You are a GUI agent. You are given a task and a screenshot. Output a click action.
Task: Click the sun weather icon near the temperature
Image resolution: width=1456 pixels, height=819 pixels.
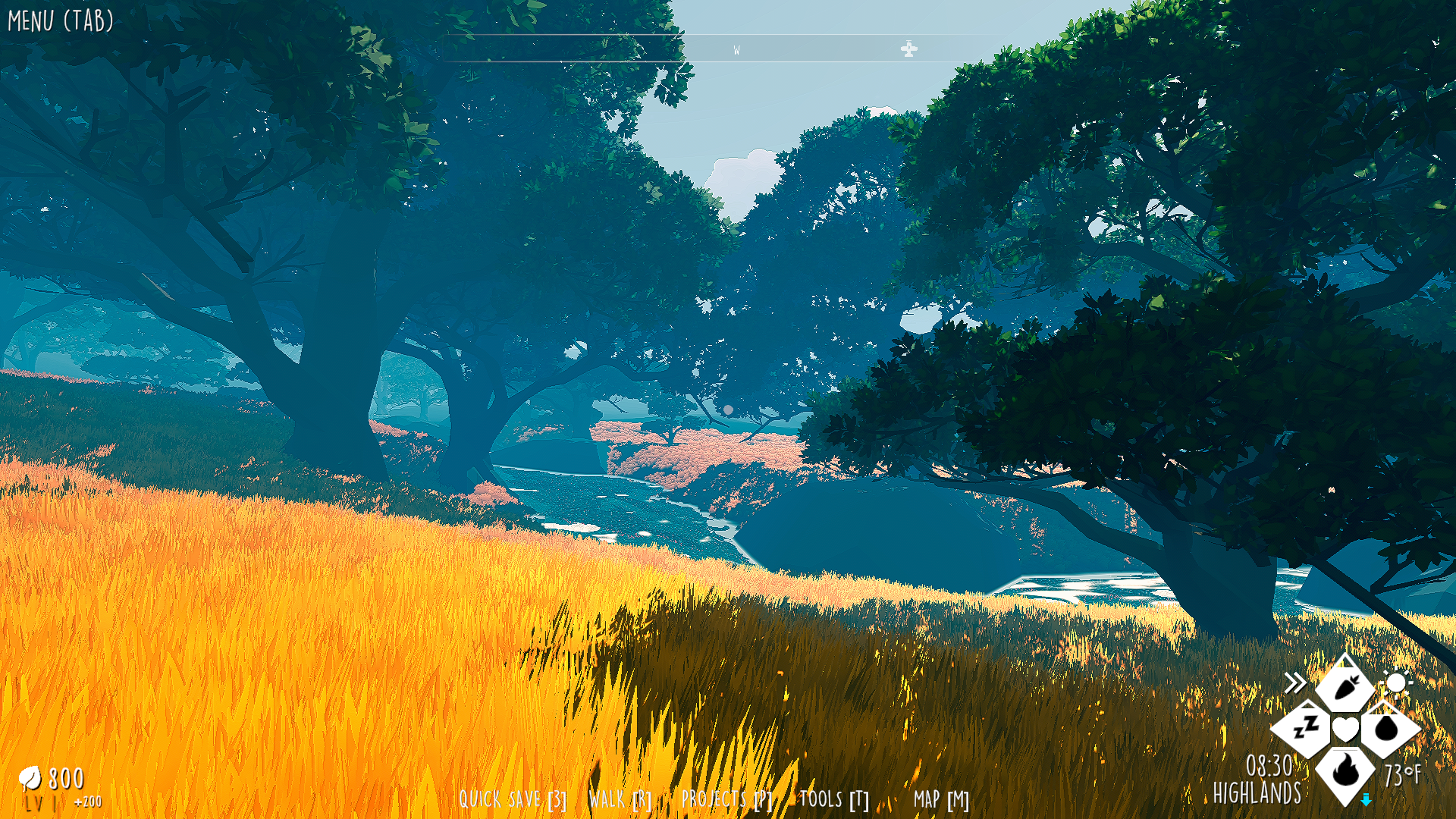(x=1398, y=682)
